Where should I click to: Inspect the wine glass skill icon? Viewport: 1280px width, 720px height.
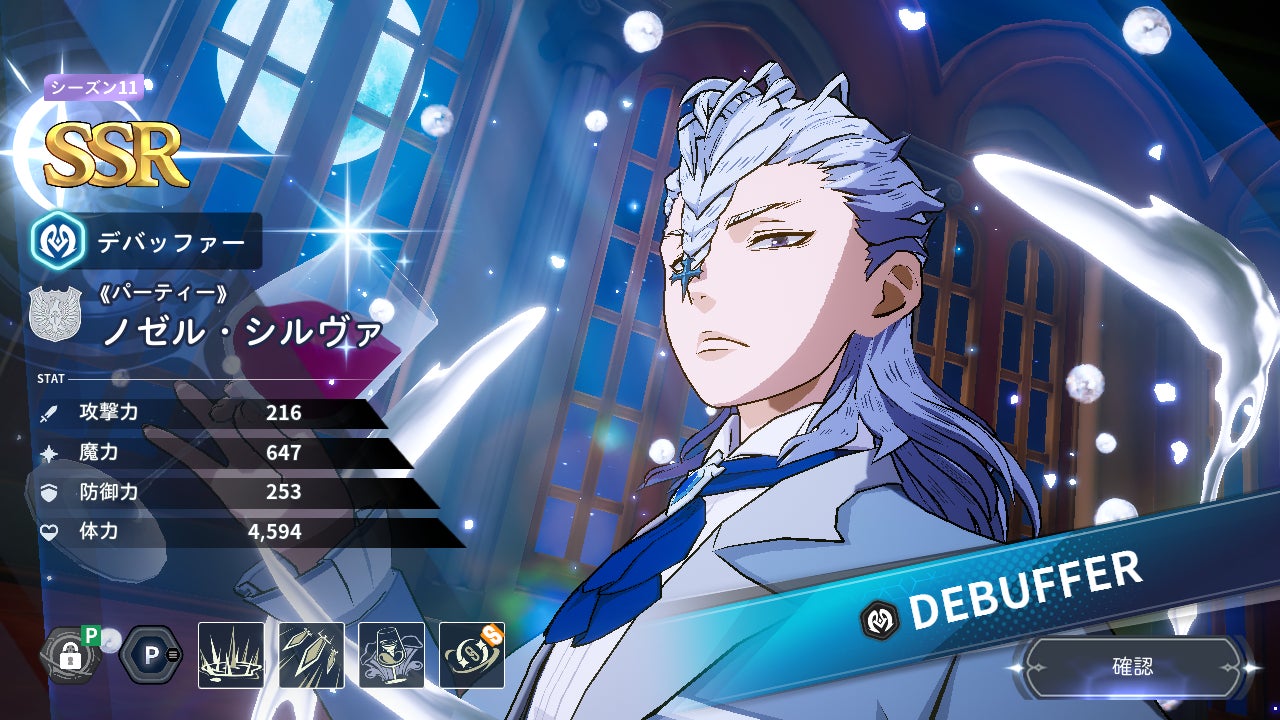point(391,656)
